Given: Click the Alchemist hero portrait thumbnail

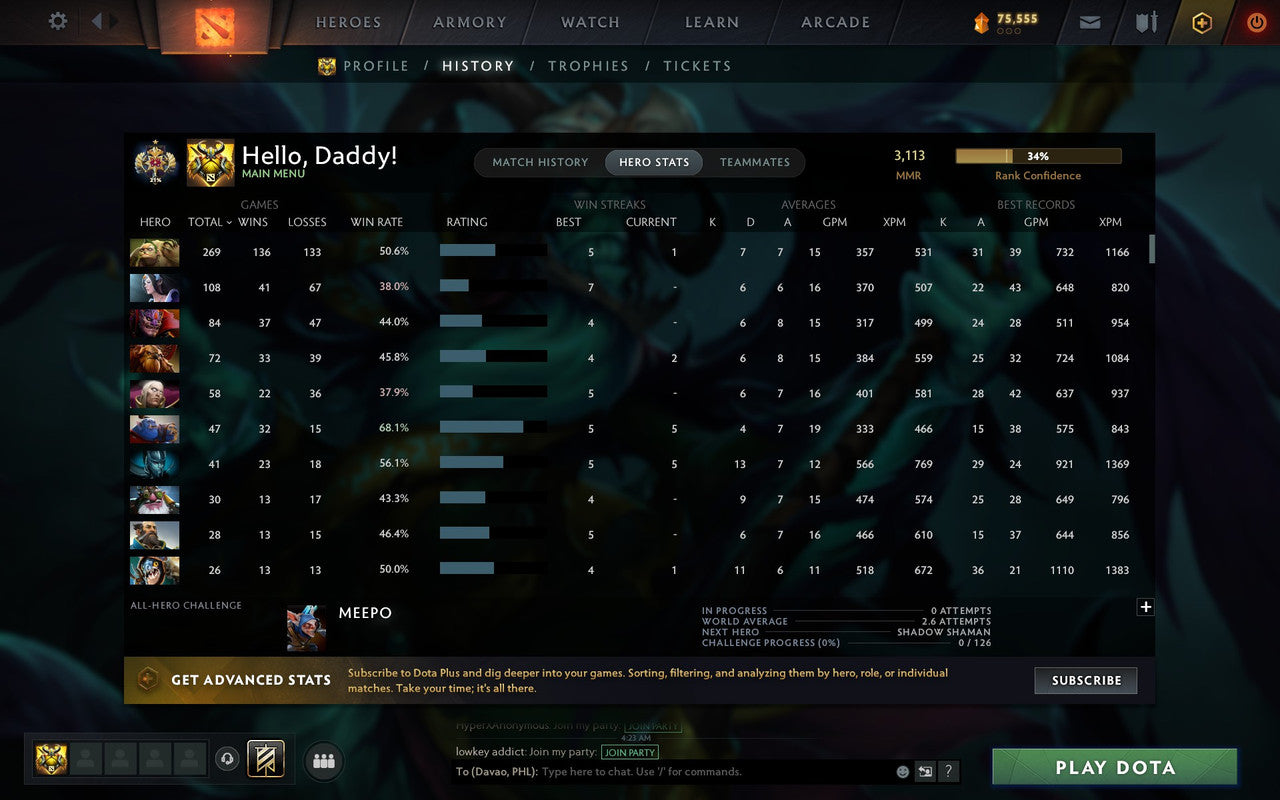Looking at the screenshot, I should tap(154, 252).
